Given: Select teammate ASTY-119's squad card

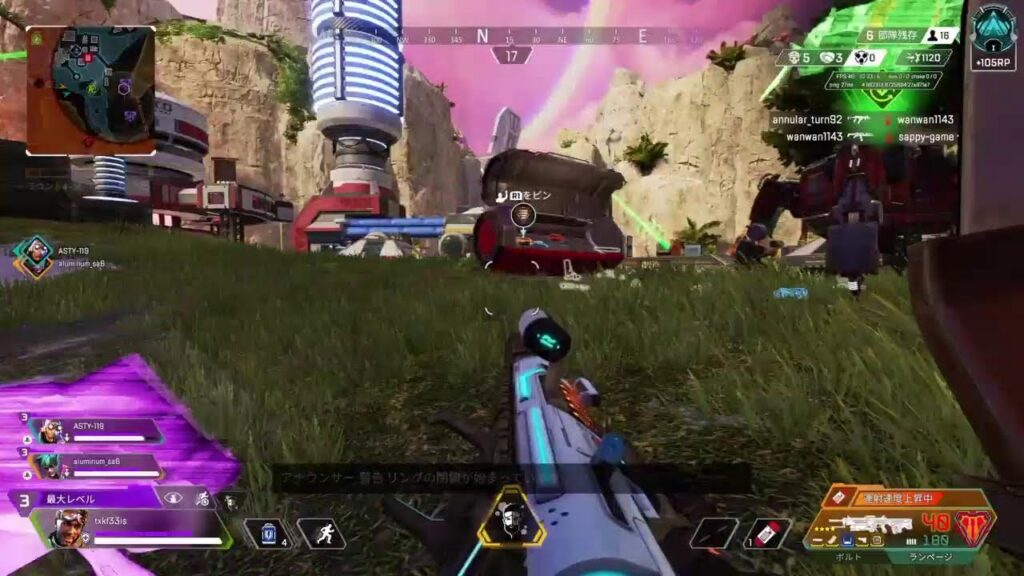Looking at the screenshot, I should [95, 431].
